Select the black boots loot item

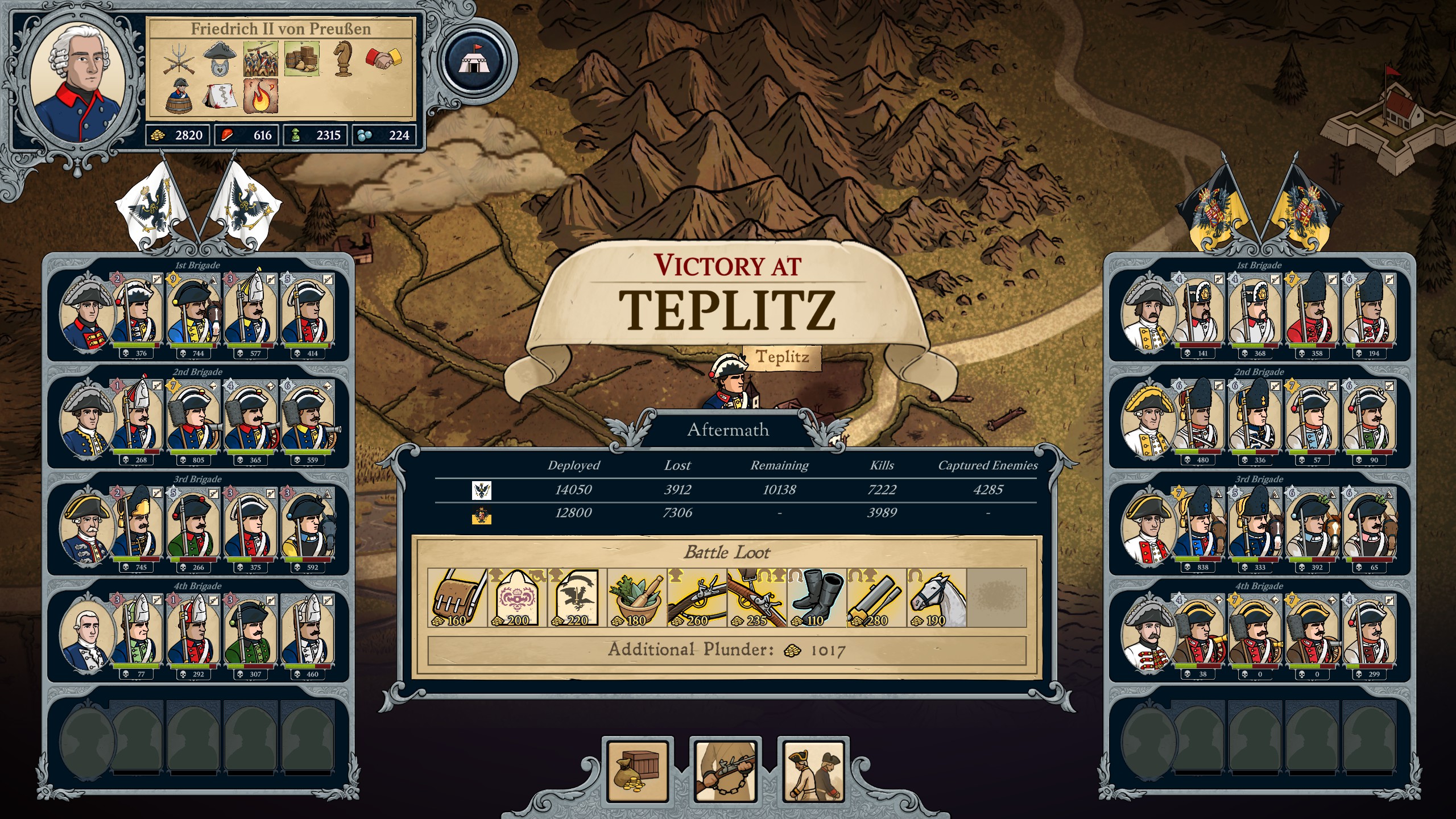[x=817, y=597]
